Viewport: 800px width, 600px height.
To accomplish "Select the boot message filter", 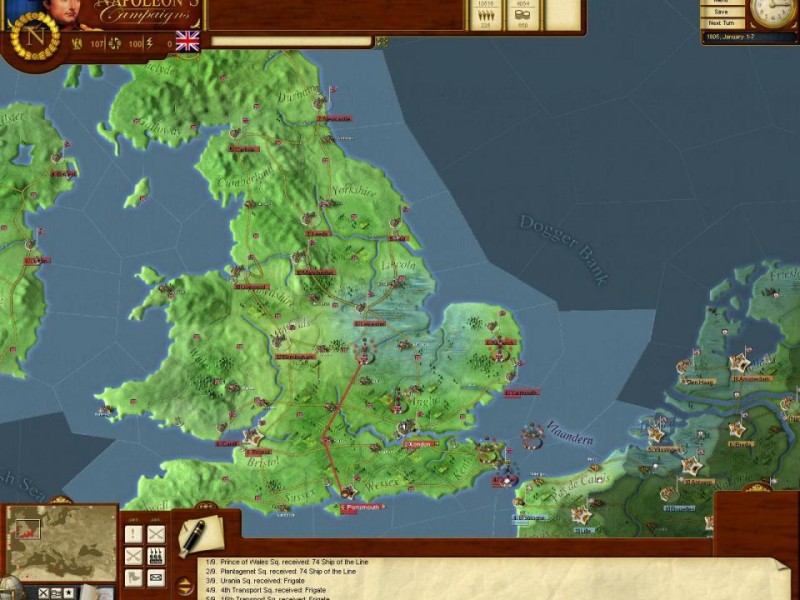I will [133, 577].
